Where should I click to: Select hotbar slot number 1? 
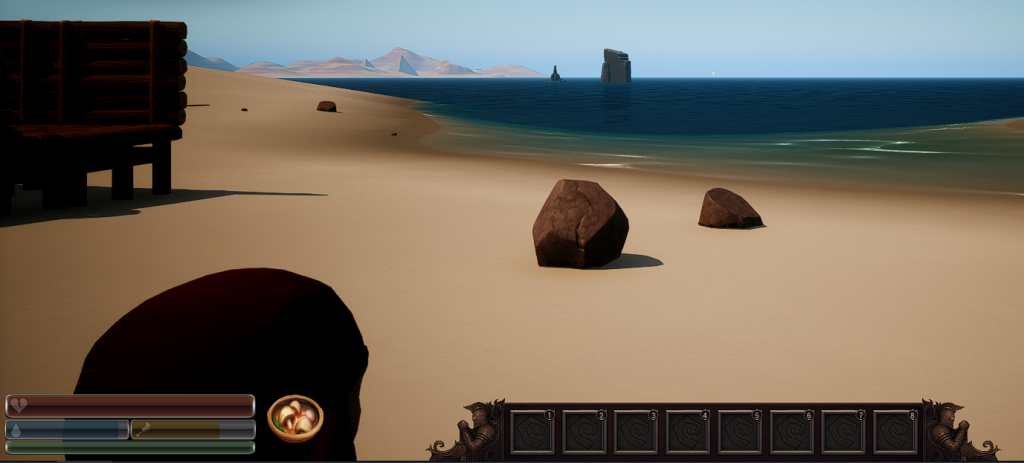tap(532, 431)
